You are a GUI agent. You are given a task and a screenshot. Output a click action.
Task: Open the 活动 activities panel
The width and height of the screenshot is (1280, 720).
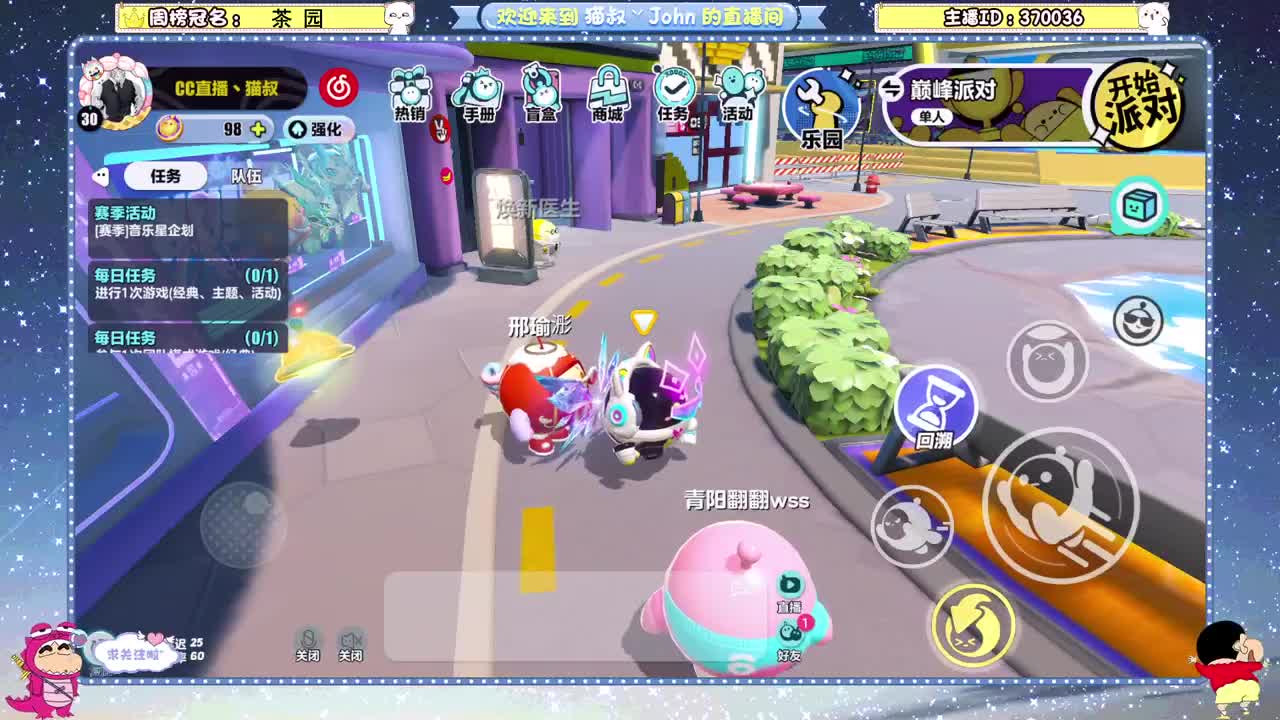pos(737,95)
